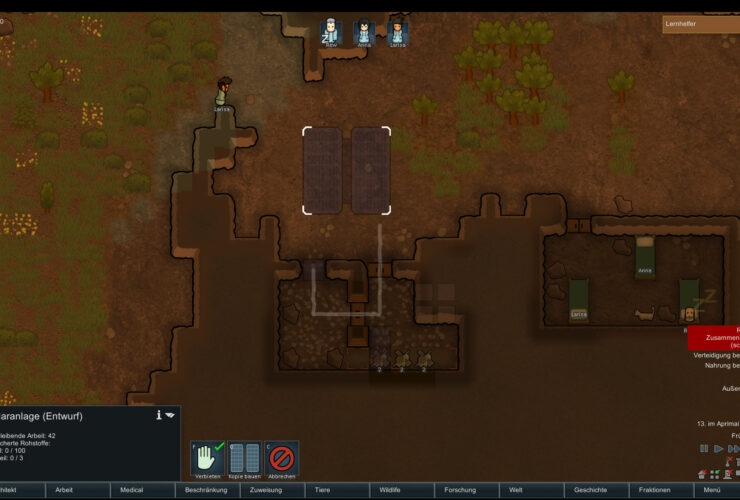Screen dimensions: 740x500
Task: Open the Zuweisung tab
Action: tap(265, 491)
